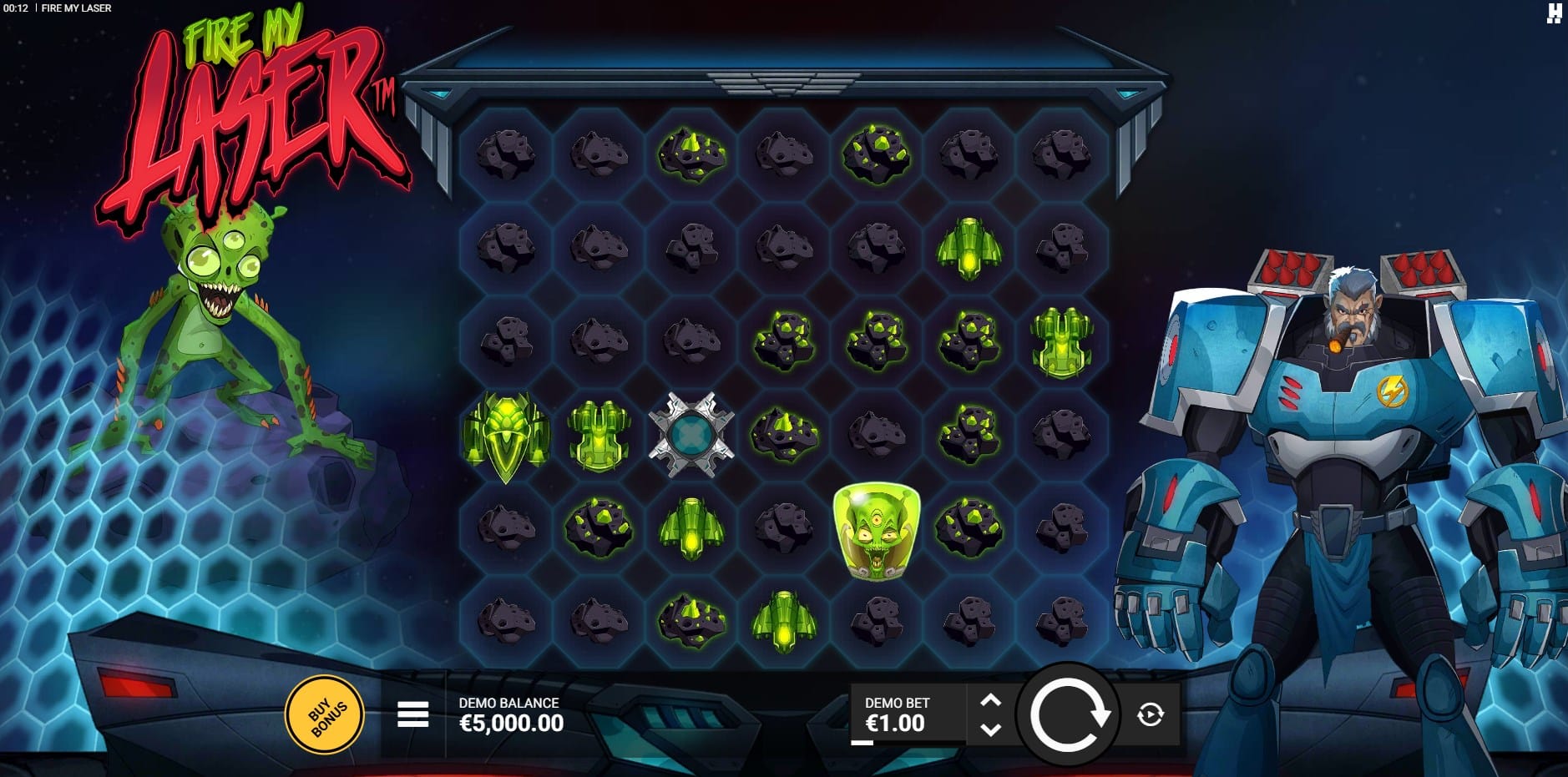Open the autoplay options

pyautogui.click(x=1151, y=714)
